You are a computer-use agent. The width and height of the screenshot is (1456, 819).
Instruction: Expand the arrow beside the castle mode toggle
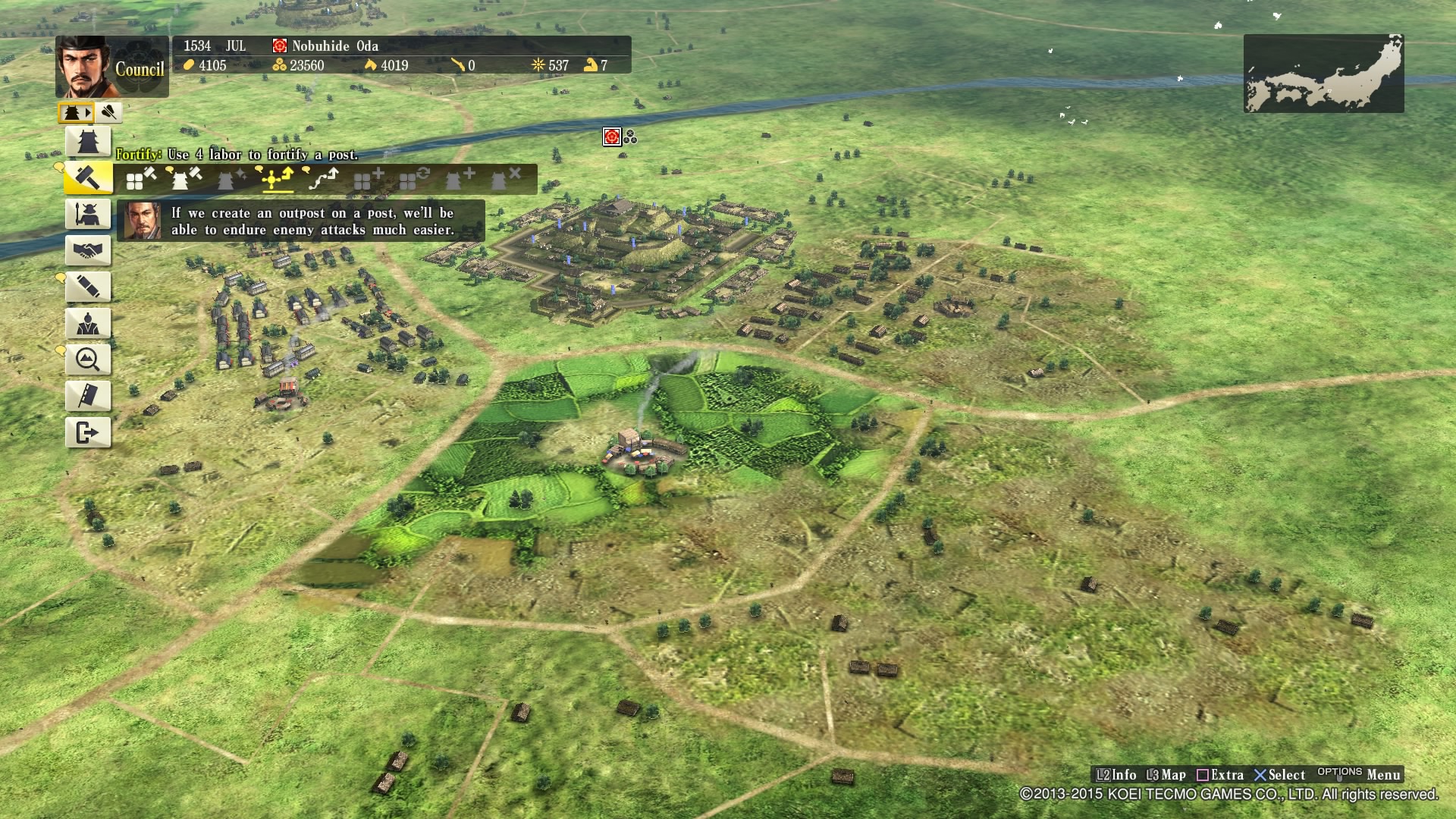pyautogui.click(x=89, y=112)
